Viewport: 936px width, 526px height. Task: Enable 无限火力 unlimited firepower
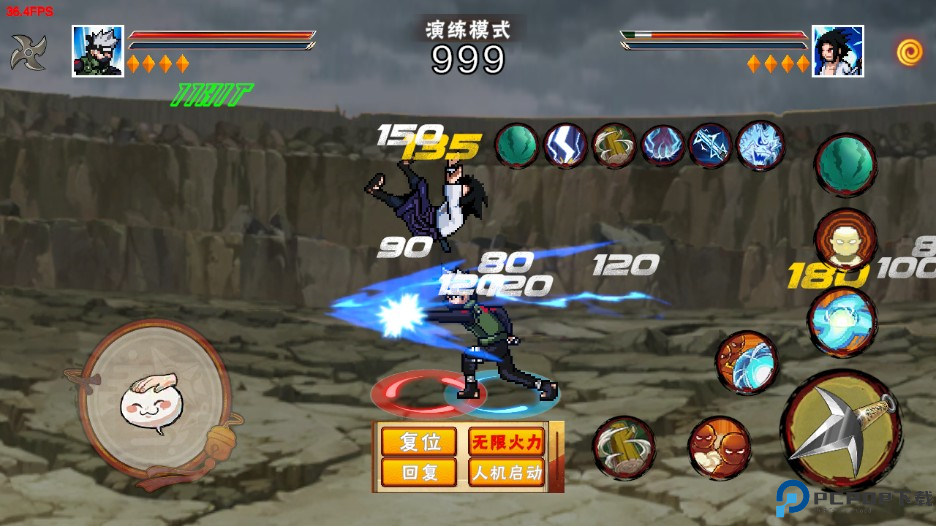pos(506,442)
